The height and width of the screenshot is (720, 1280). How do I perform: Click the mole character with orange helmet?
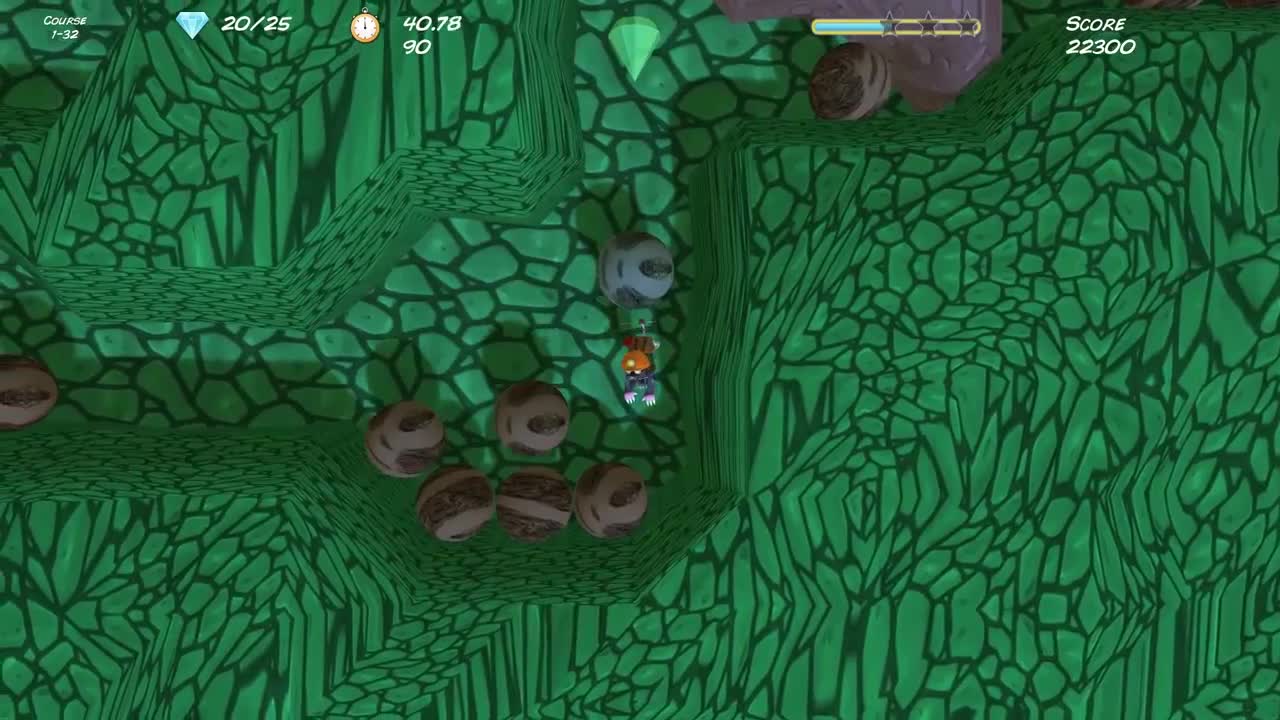(638, 370)
